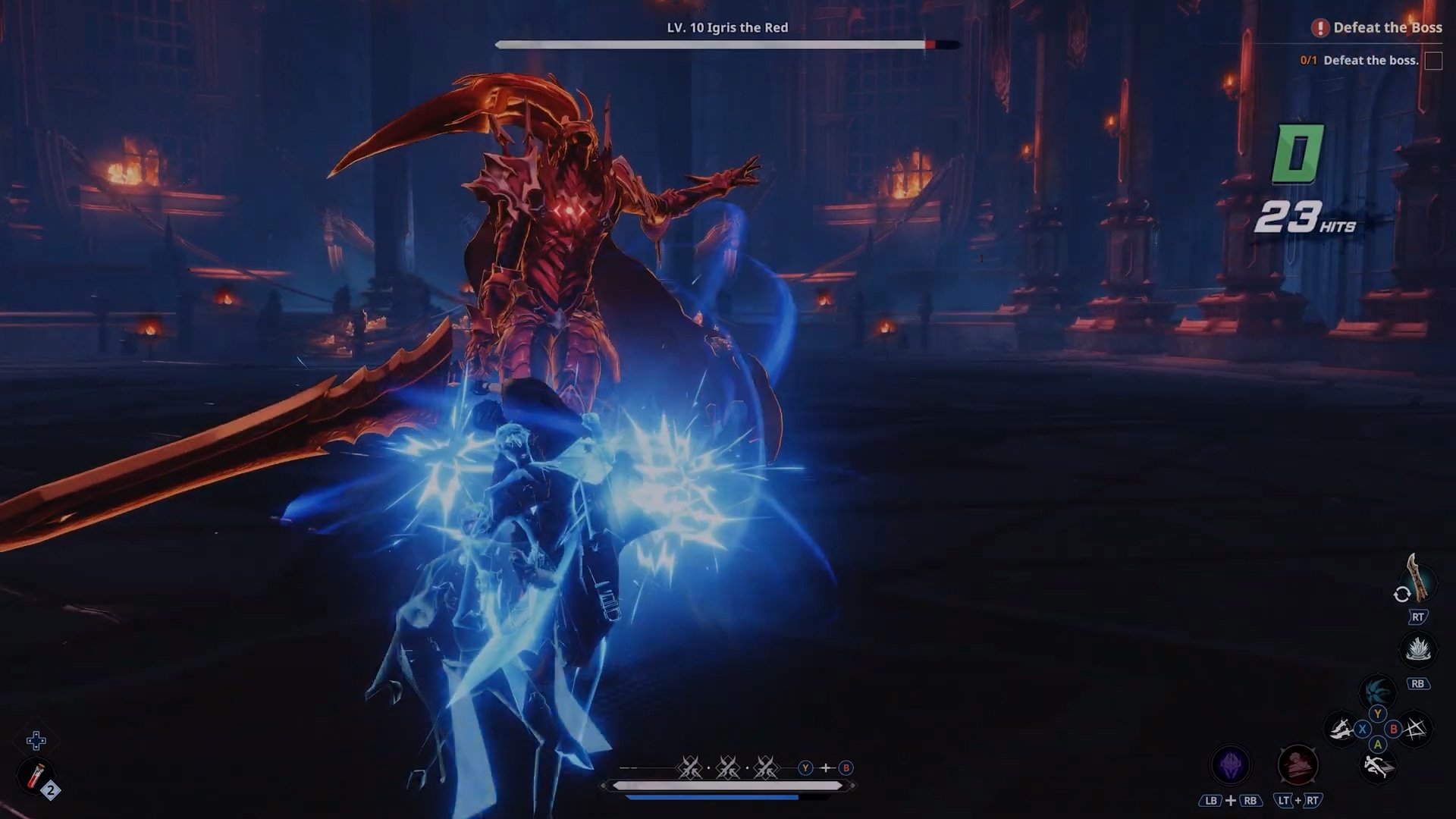Trigger the blue swirl skill
The image size is (1456, 819).
[x=1376, y=691]
